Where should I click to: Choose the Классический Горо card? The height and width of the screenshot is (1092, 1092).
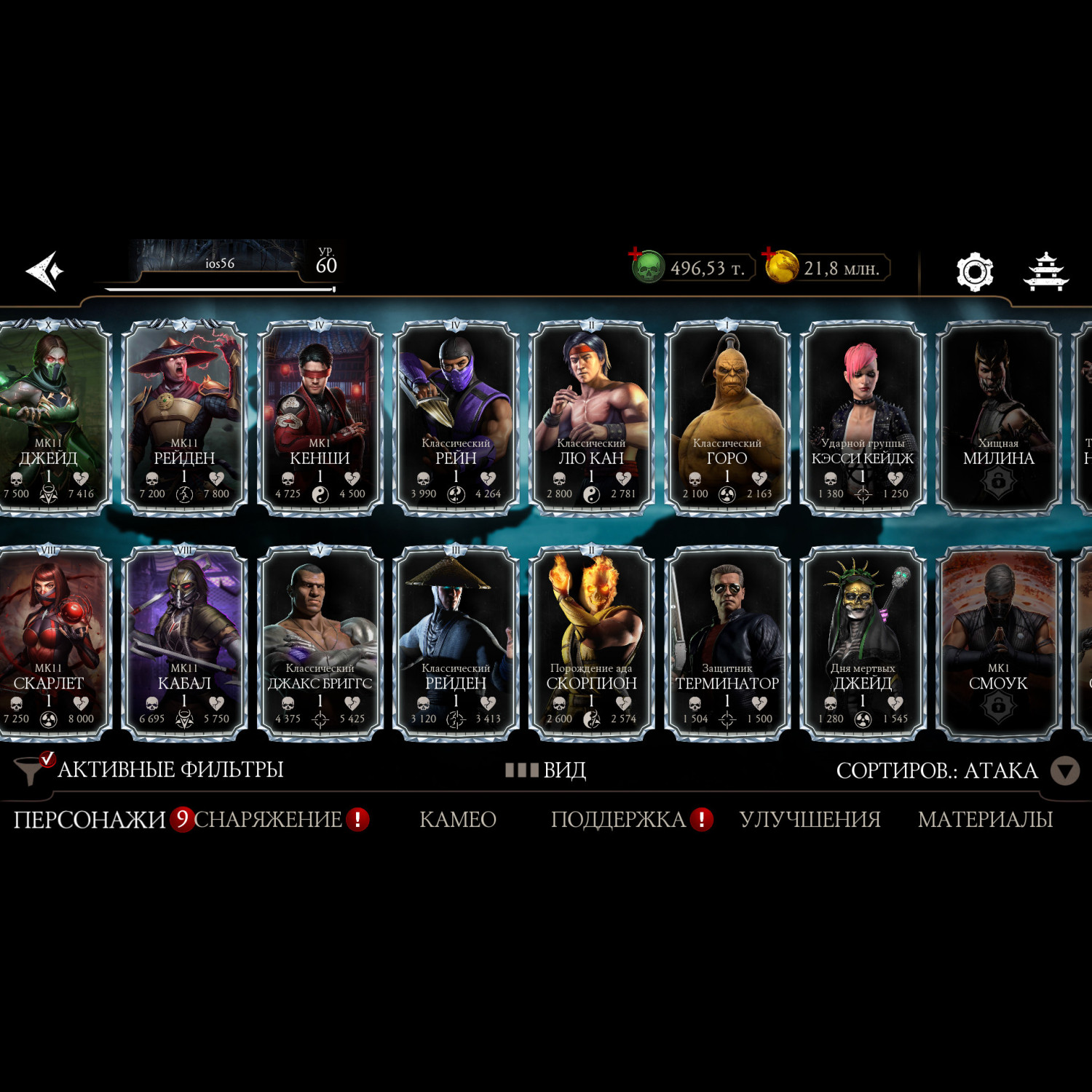(727, 419)
